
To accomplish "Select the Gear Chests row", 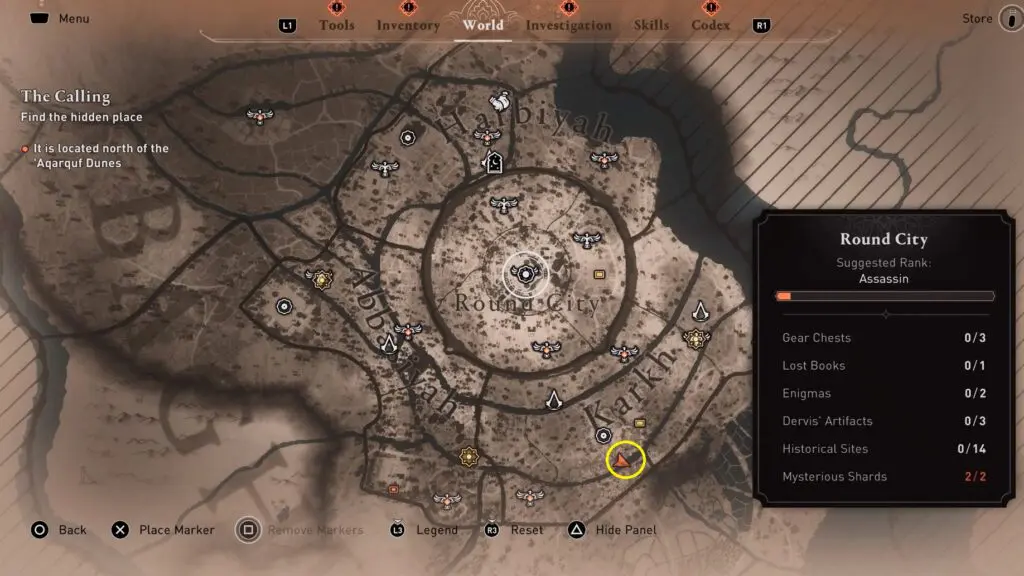I will [x=884, y=338].
